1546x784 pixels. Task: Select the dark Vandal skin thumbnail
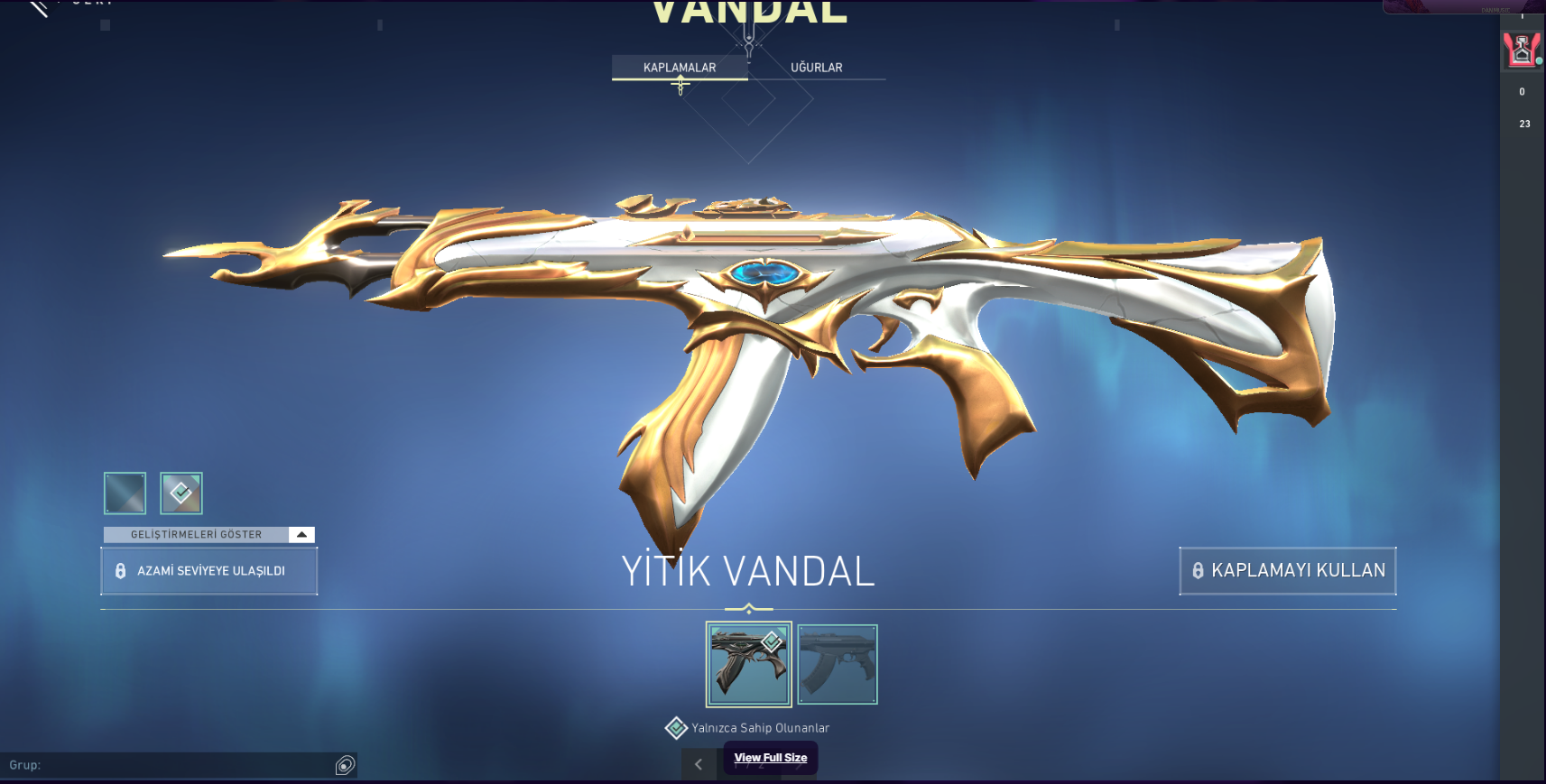tap(749, 663)
